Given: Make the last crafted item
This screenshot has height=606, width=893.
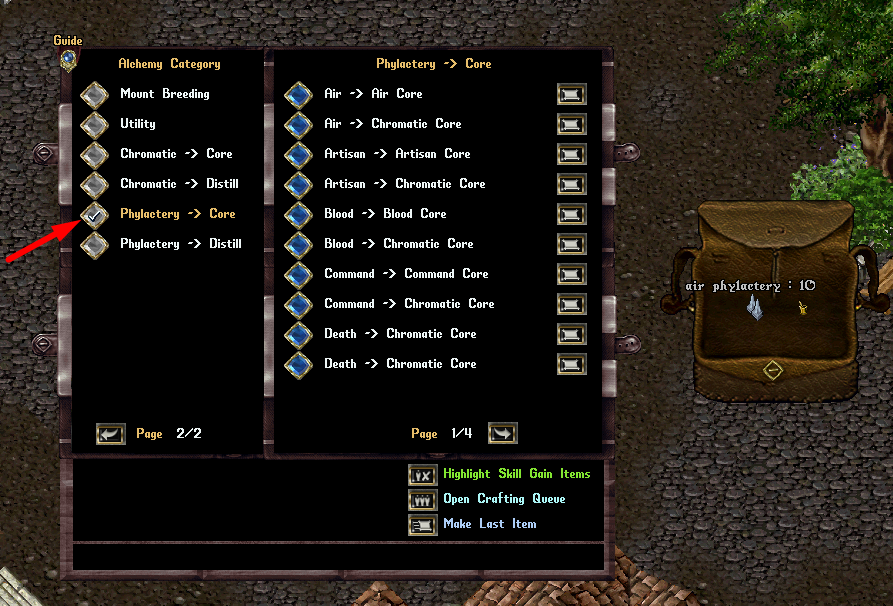Looking at the screenshot, I should coord(423,525).
